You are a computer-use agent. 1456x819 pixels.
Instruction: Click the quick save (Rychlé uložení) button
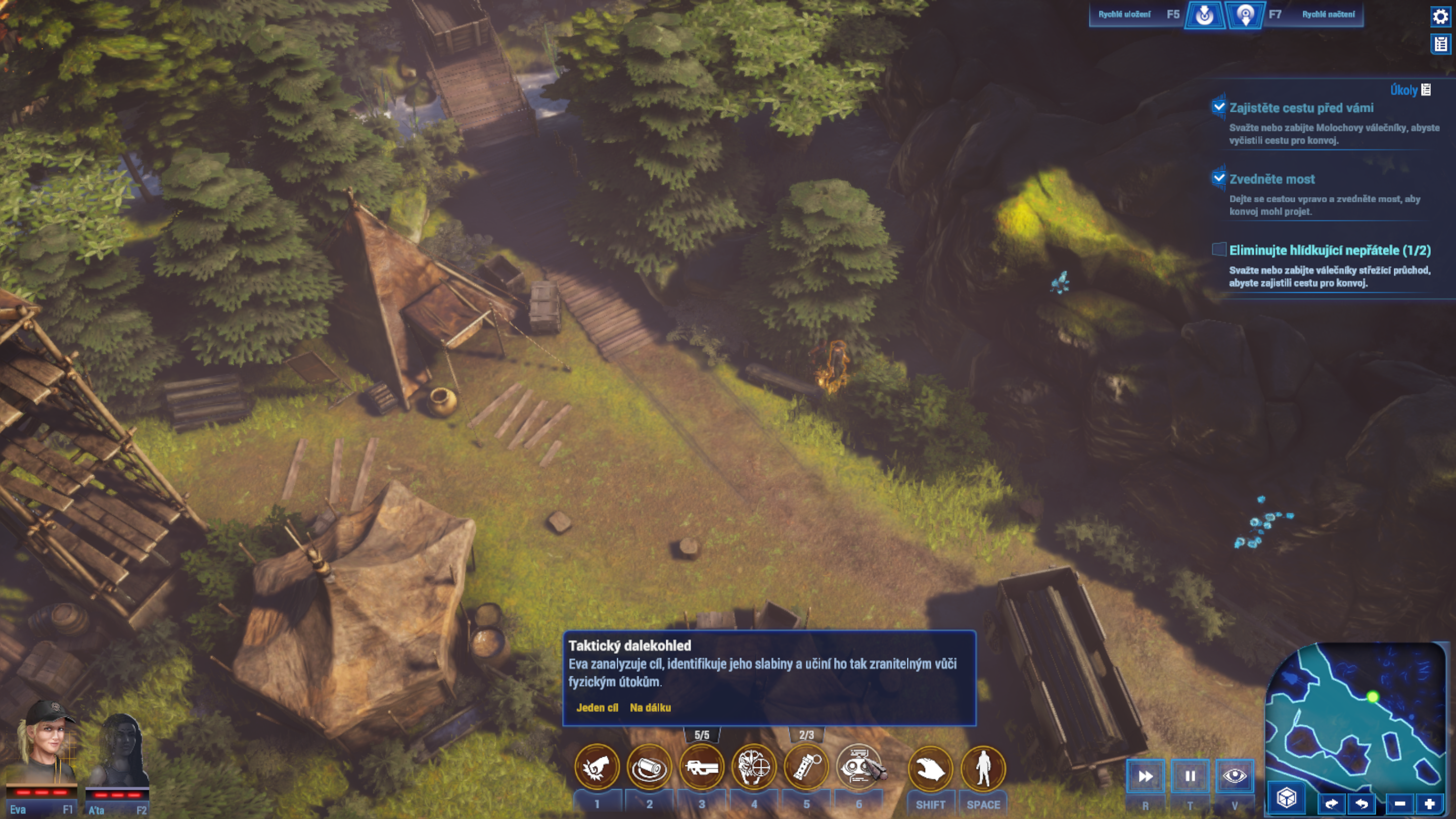click(1204, 15)
